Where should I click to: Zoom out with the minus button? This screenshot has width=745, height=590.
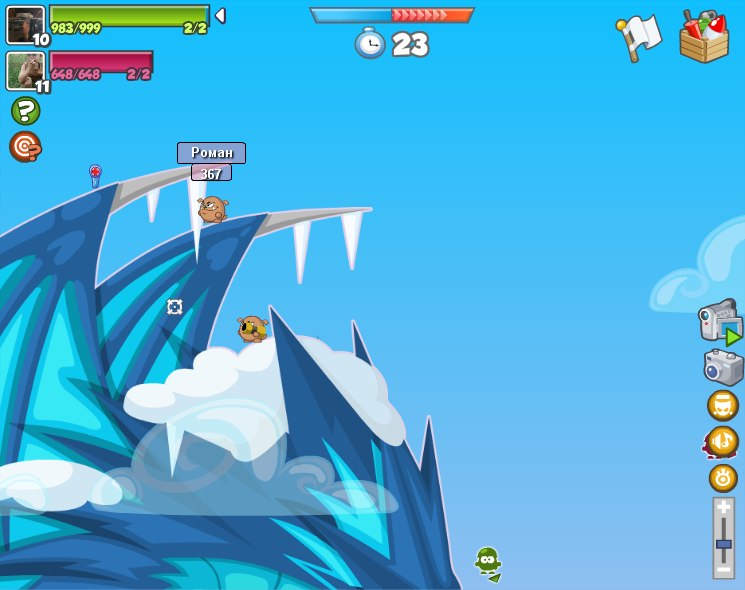[x=723, y=569]
